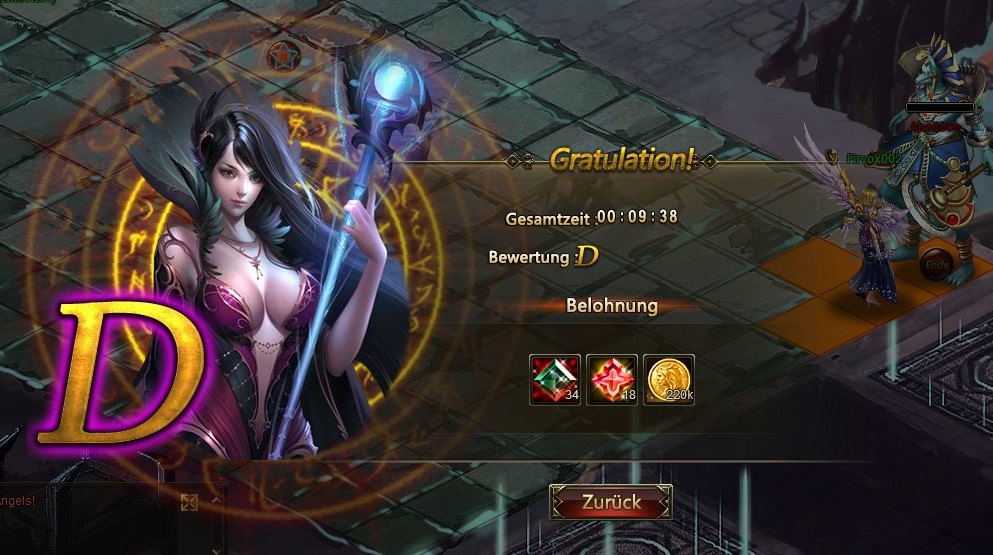The width and height of the screenshot is (993, 555).
Task: Click the Zurück button
Action: click(x=611, y=502)
